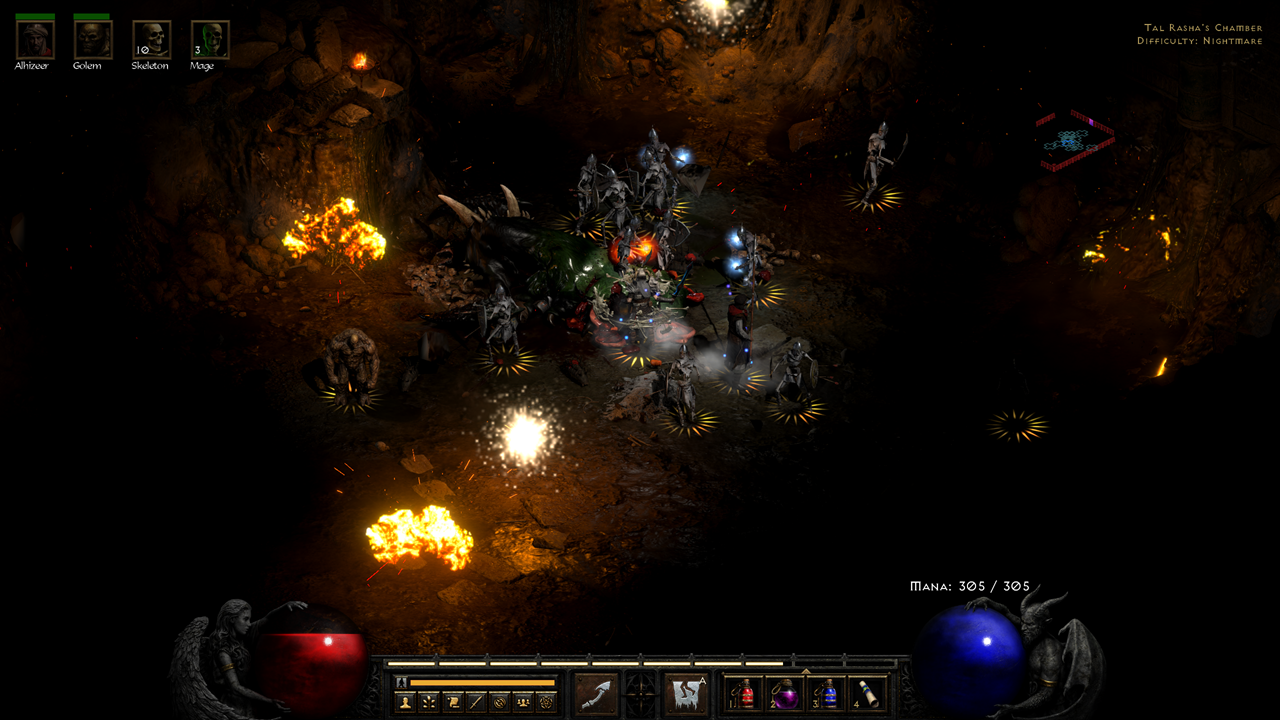Click the last ornate-circle mini panel button

(x=547, y=702)
